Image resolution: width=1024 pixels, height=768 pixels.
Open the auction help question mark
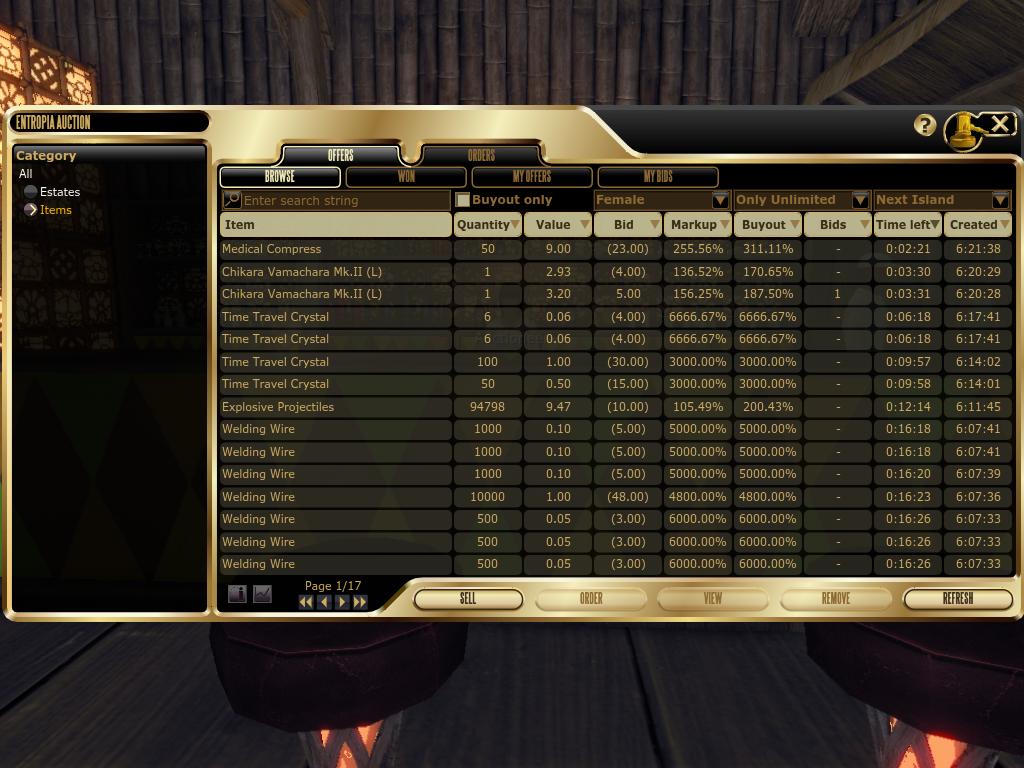point(925,125)
